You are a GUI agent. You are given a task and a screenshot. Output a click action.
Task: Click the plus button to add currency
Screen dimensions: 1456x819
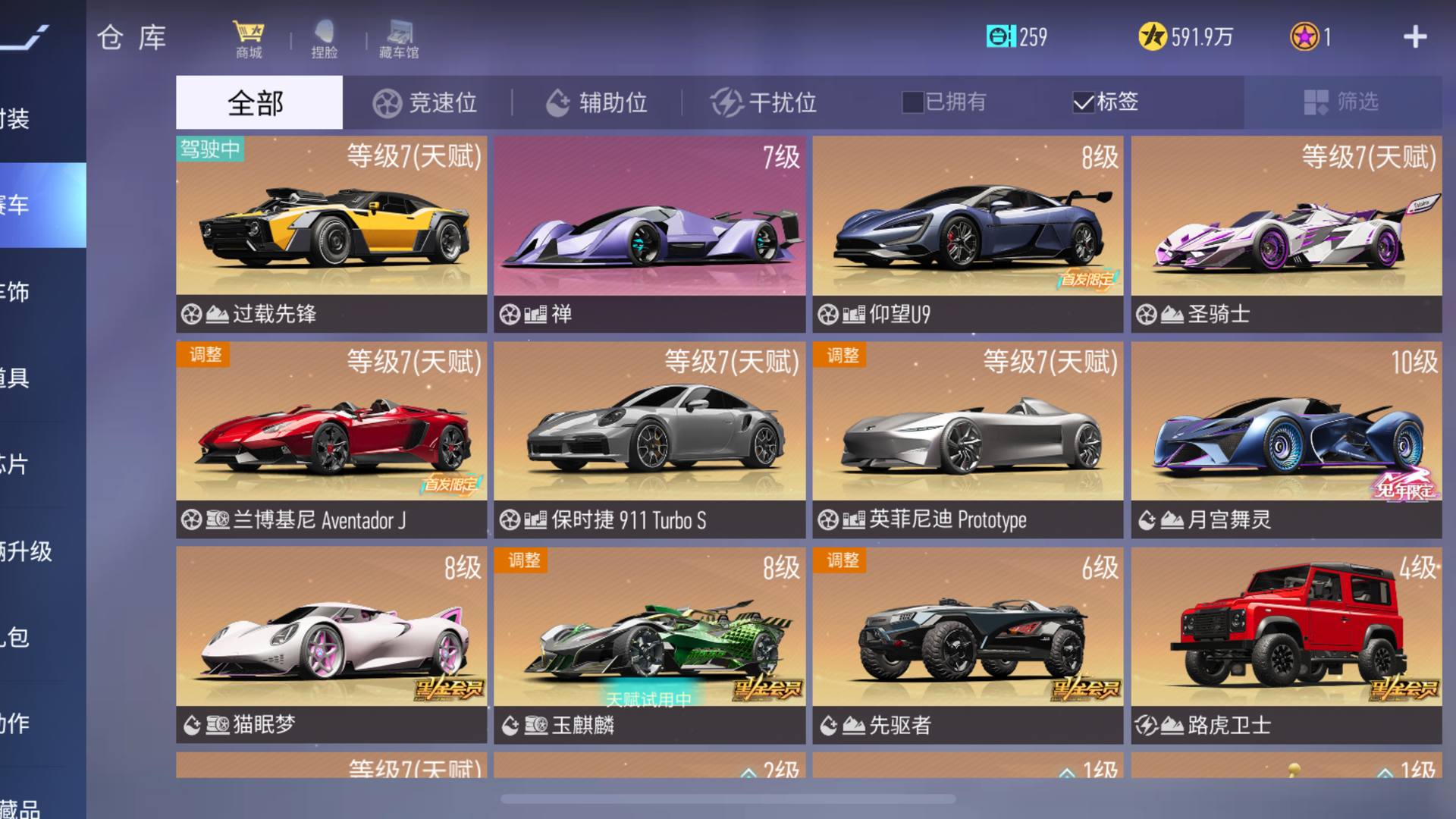click(1414, 37)
